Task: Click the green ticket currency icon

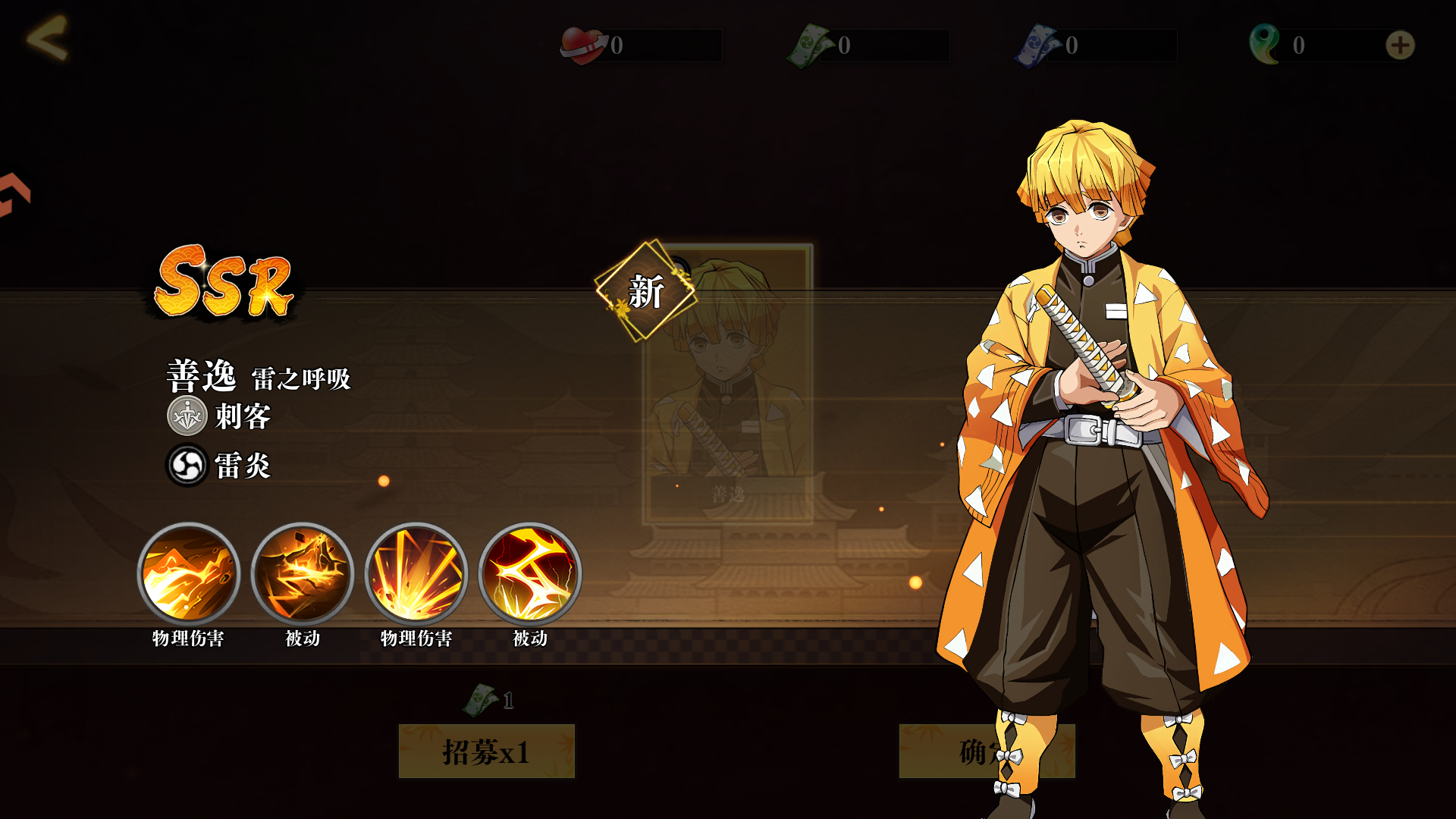Action: point(810,43)
